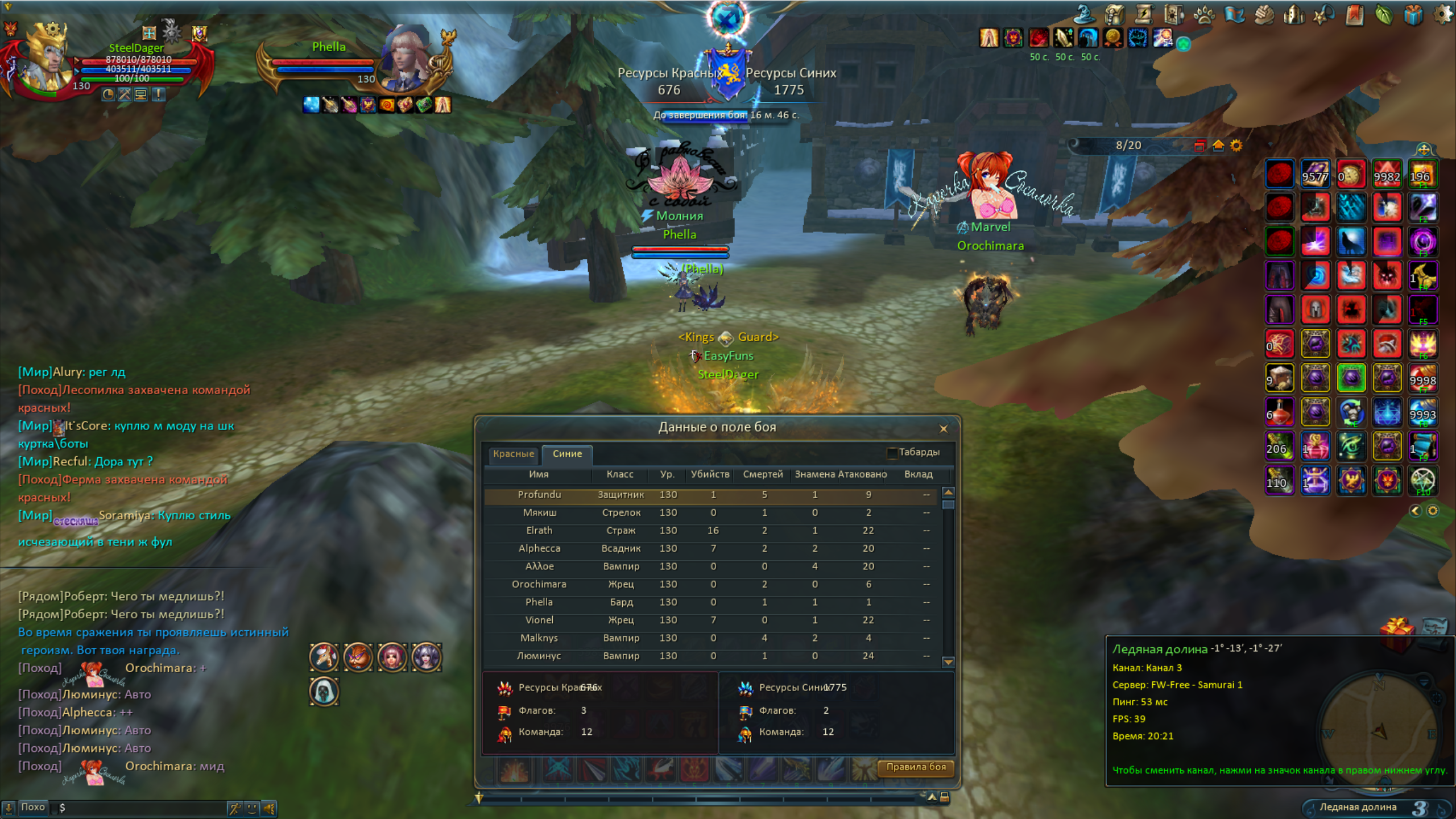Sort the scoreboard by Убийств column
1456x819 pixels.
point(709,474)
